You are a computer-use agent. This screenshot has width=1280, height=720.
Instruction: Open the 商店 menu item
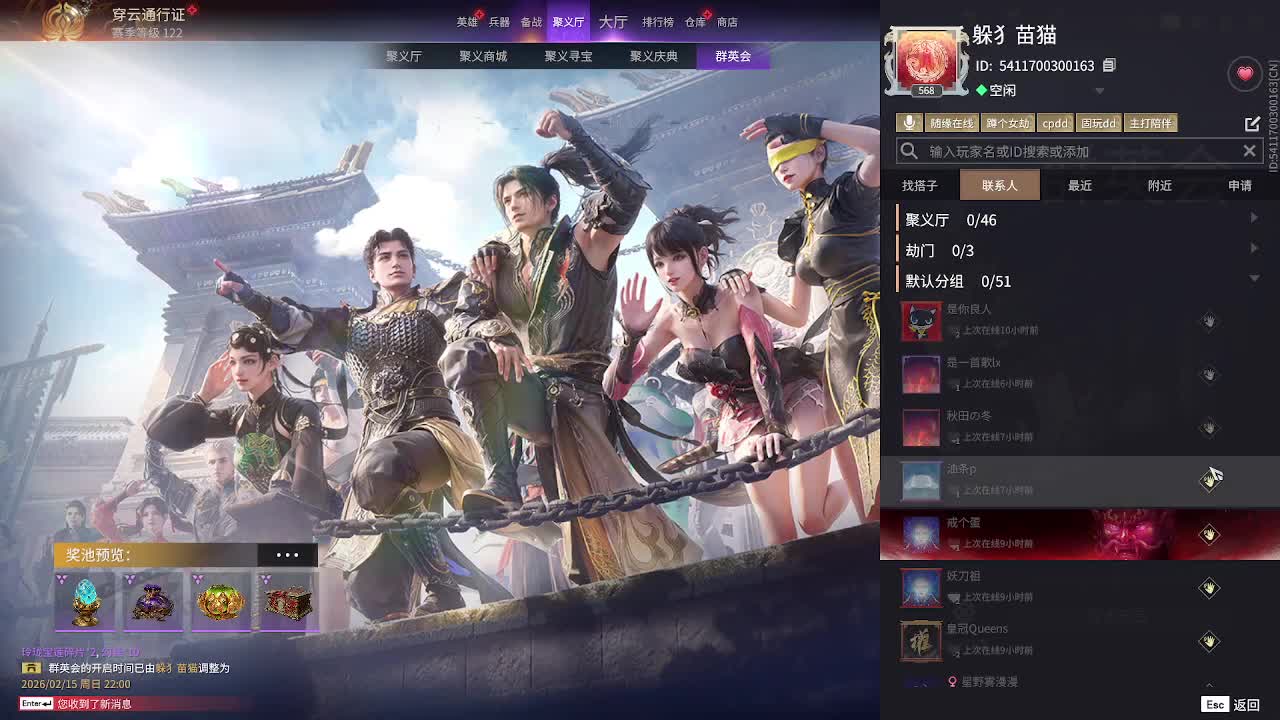pyautogui.click(x=725, y=21)
